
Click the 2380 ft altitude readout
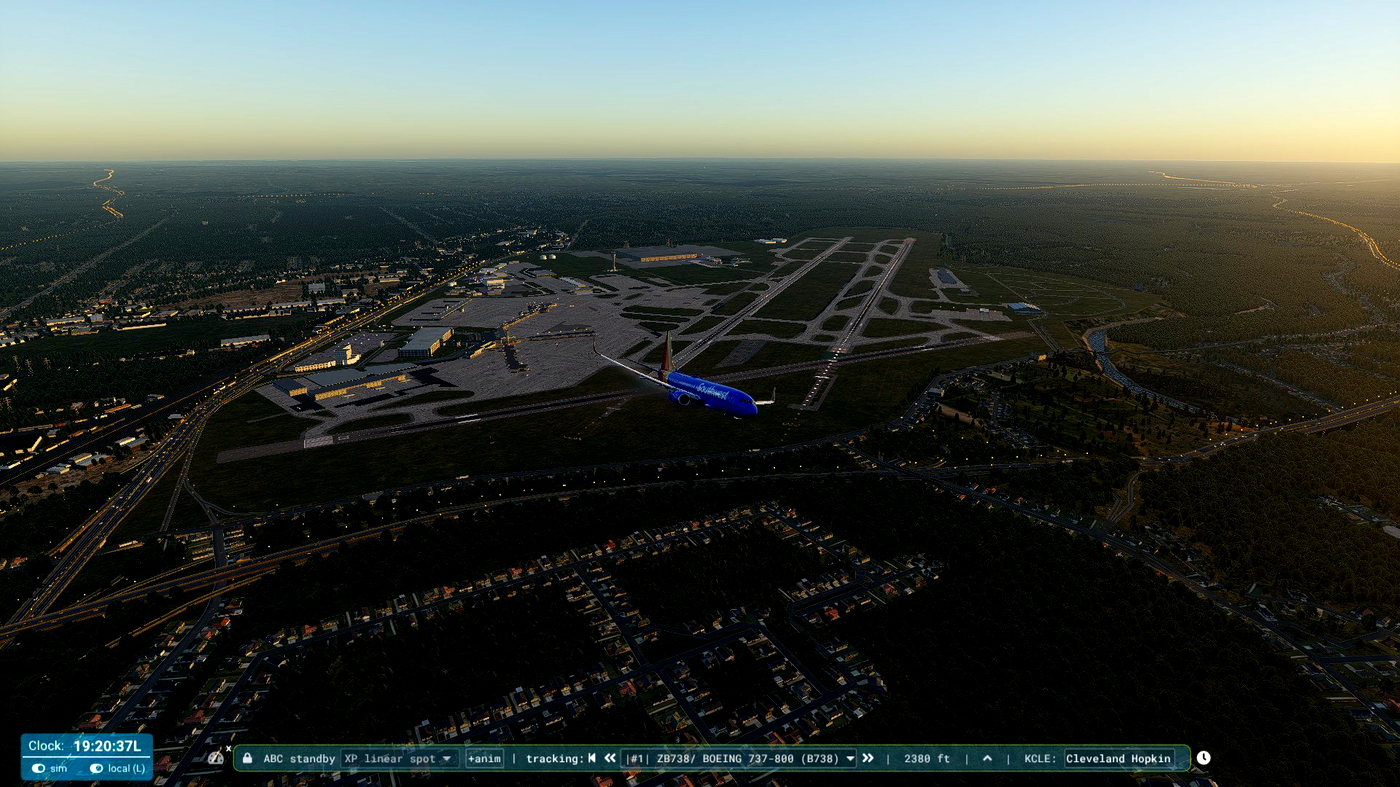927,758
